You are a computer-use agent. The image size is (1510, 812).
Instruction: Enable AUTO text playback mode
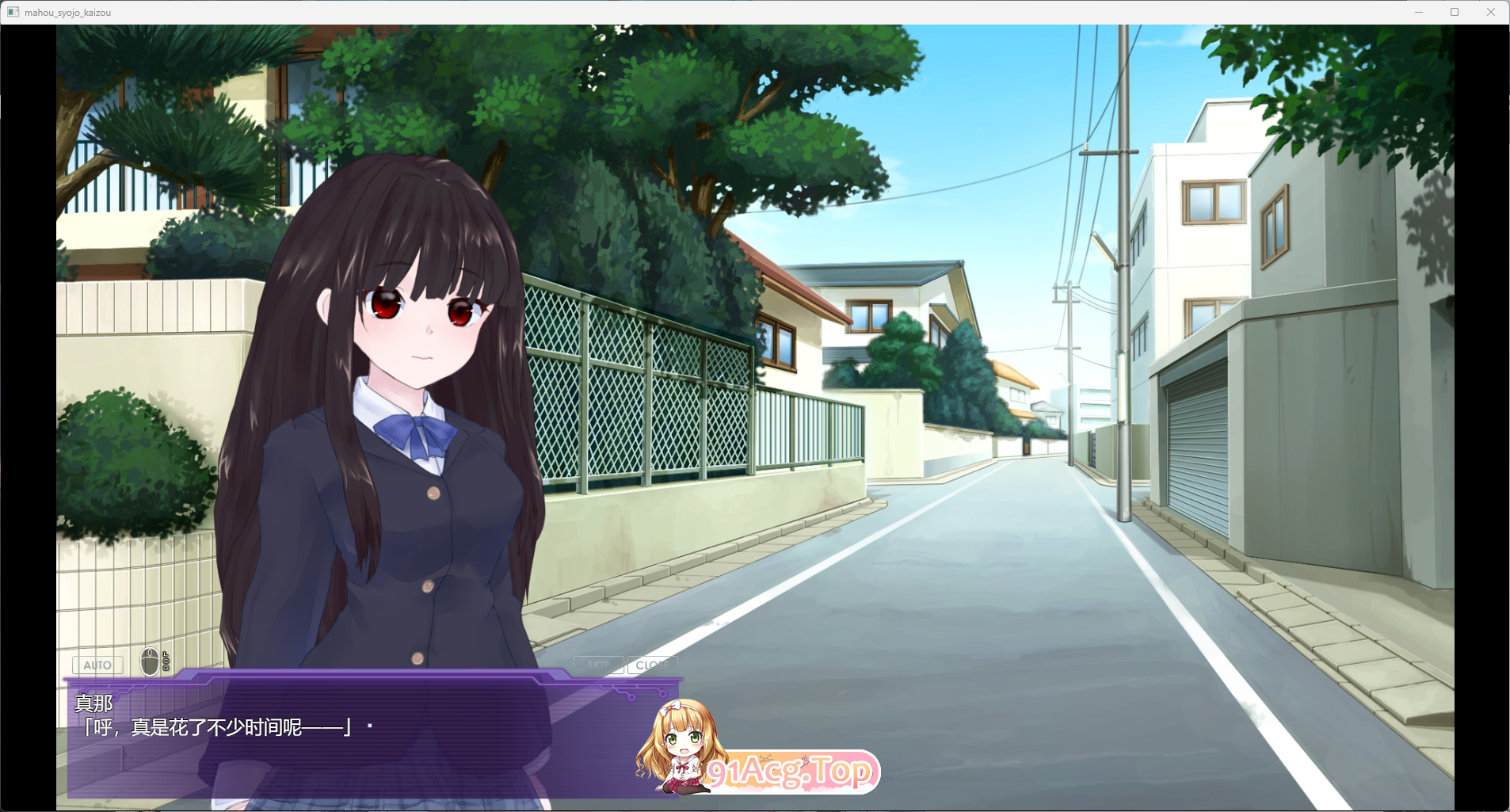click(97, 665)
